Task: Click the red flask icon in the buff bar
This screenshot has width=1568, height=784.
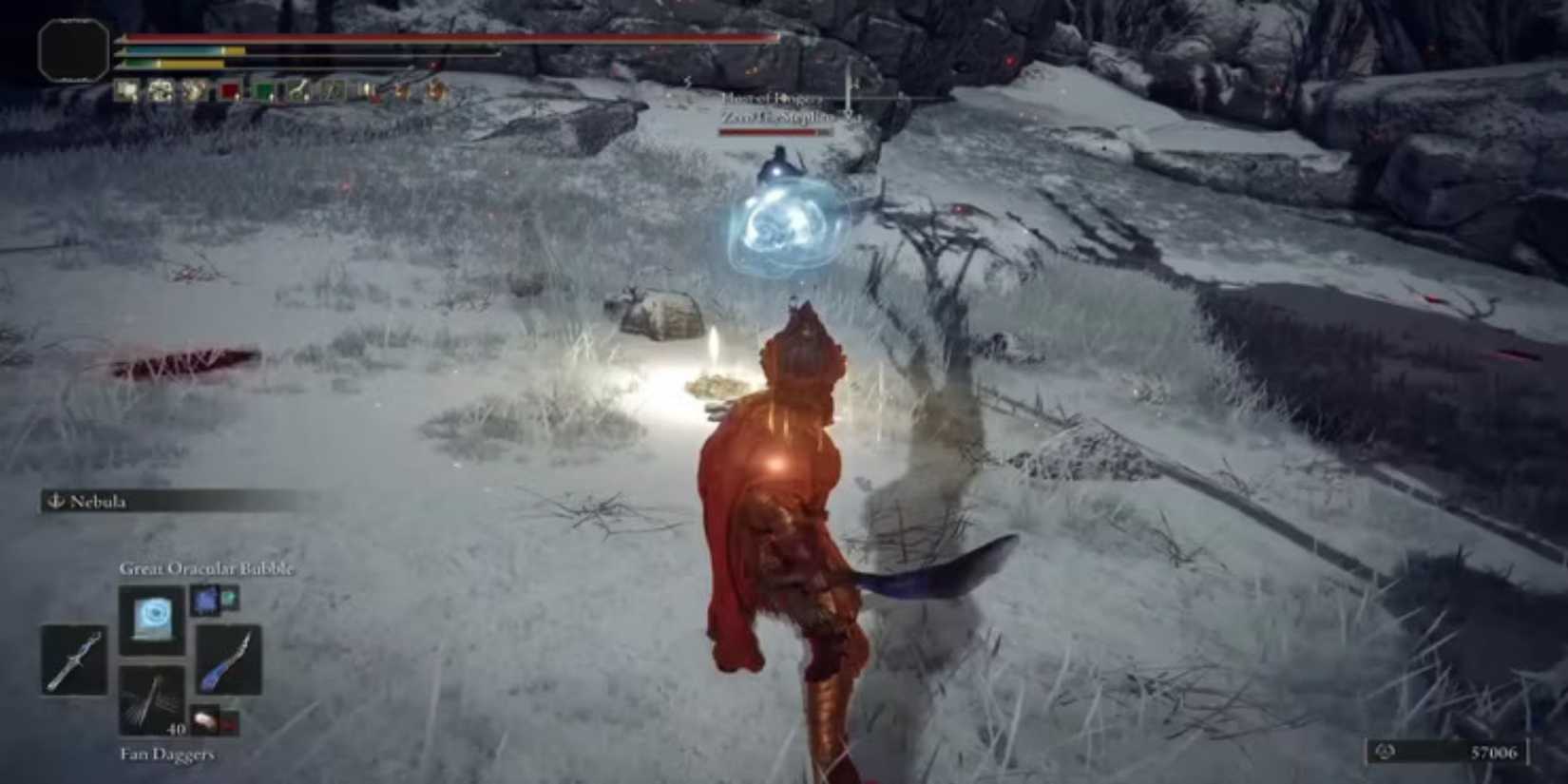Action: pyautogui.click(x=229, y=90)
